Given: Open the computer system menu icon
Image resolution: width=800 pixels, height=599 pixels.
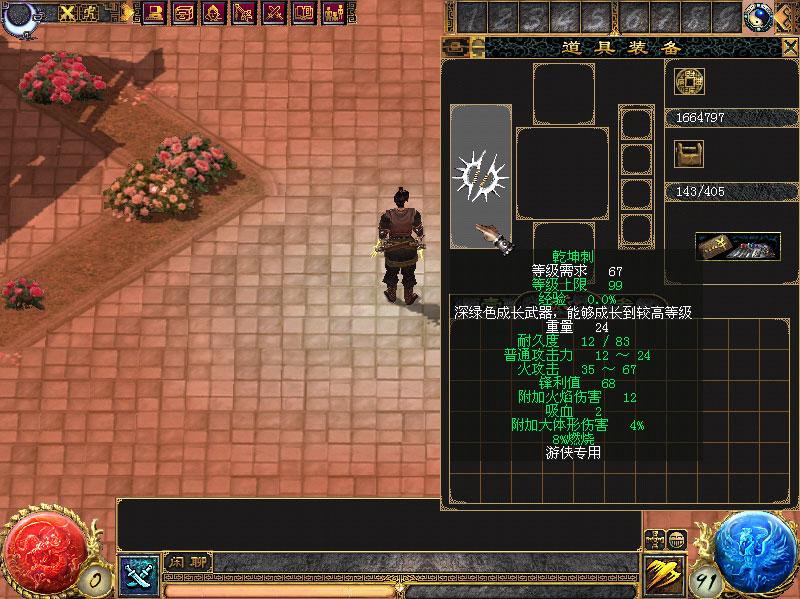Looking at the screenshot, I should (155, 13).
